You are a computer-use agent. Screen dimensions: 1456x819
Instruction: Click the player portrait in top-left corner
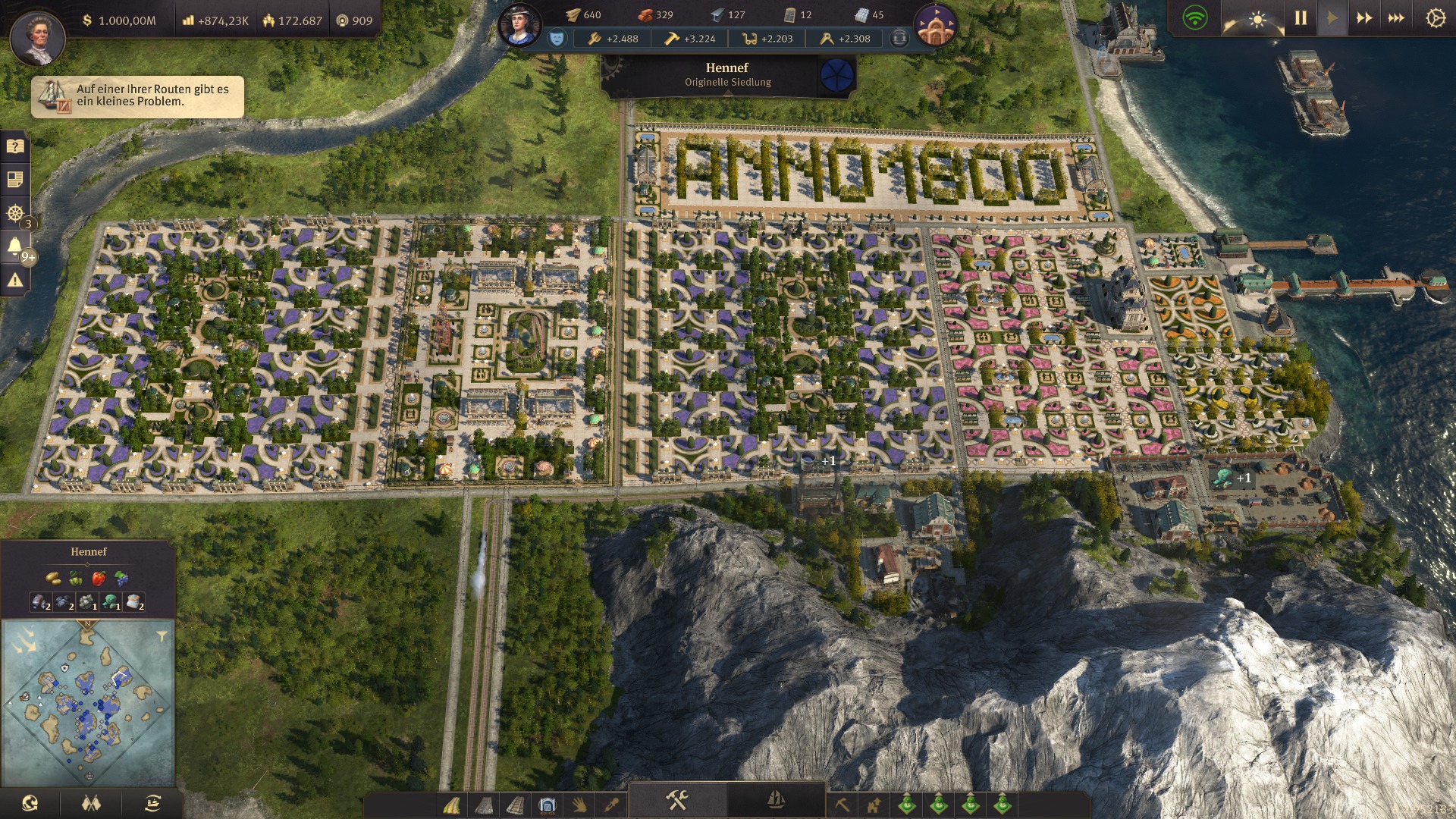tap(37, 36)
